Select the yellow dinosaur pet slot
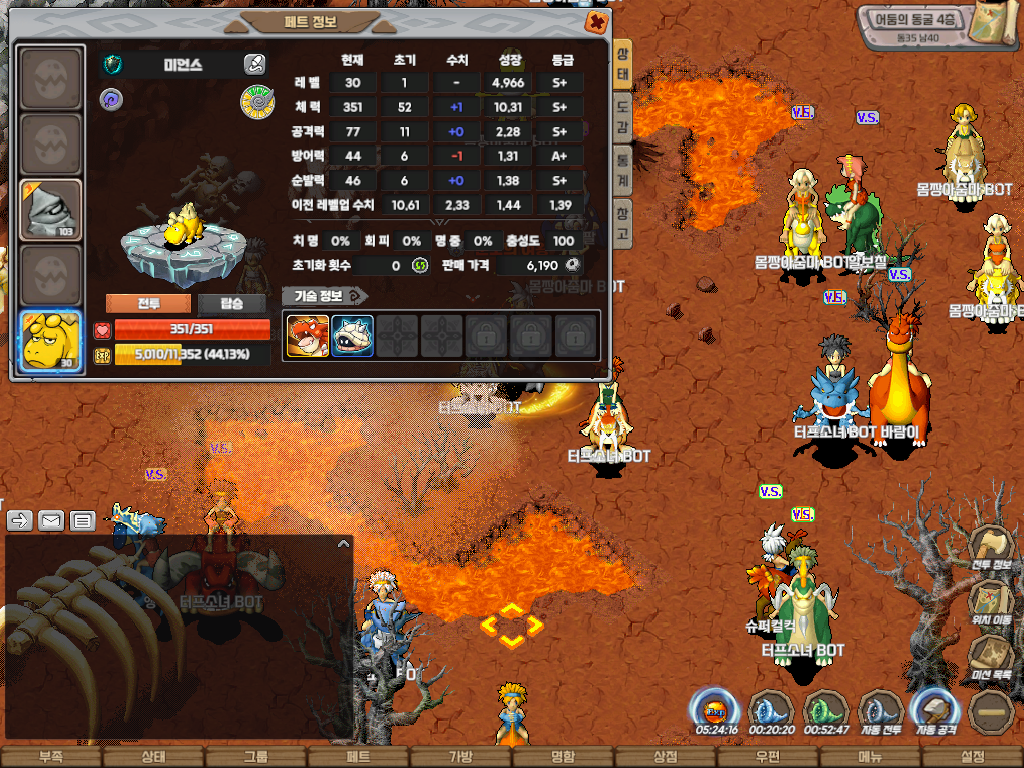 51,342
